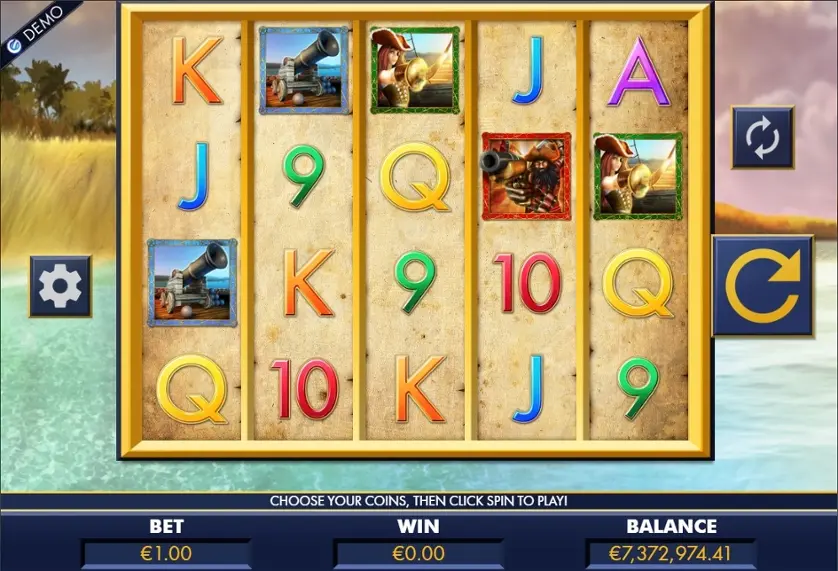
Task: Select the €1.00 bet amount field
Action: [x=167, y=552]
